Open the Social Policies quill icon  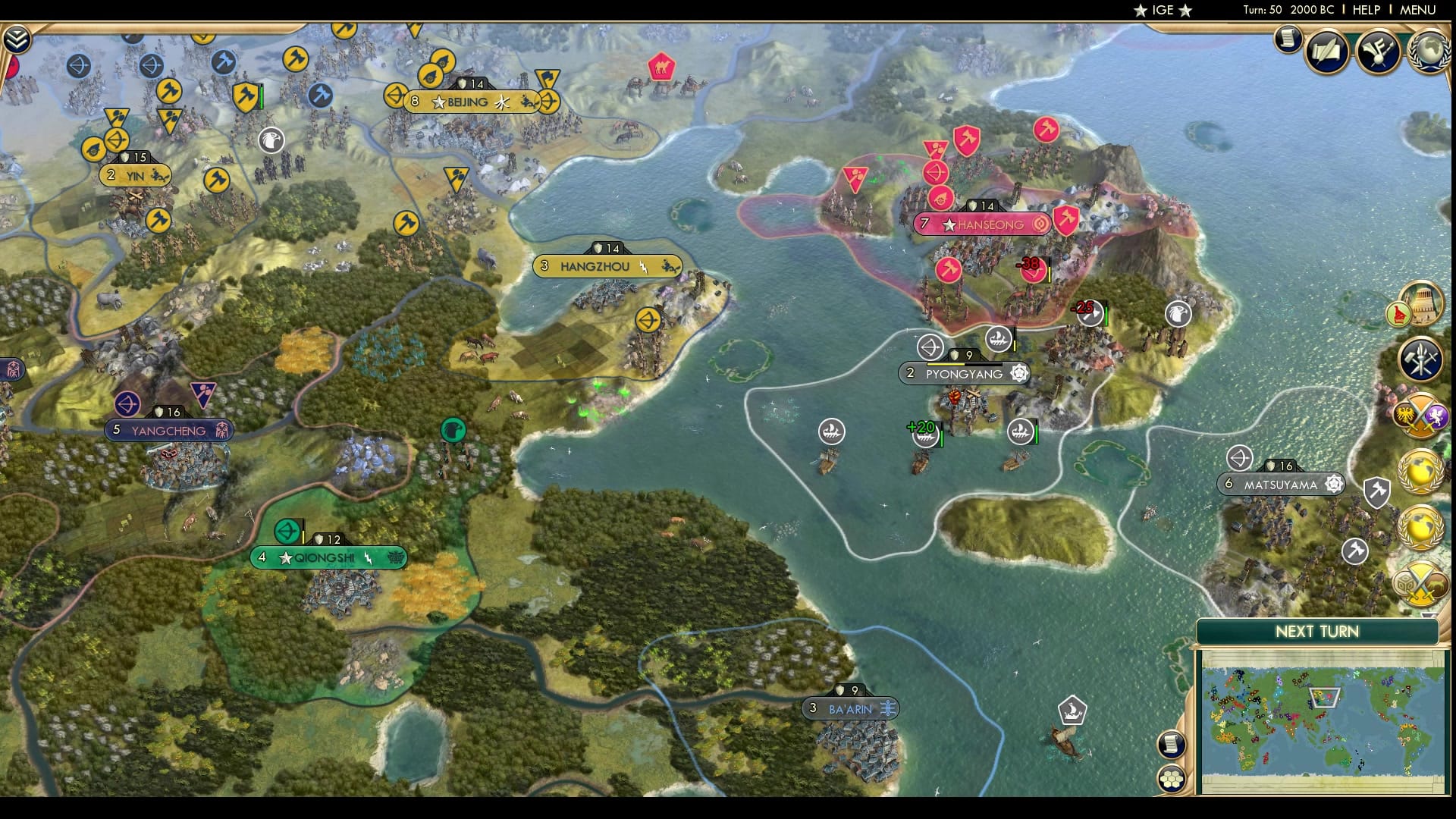click(x=1326, y=51)
